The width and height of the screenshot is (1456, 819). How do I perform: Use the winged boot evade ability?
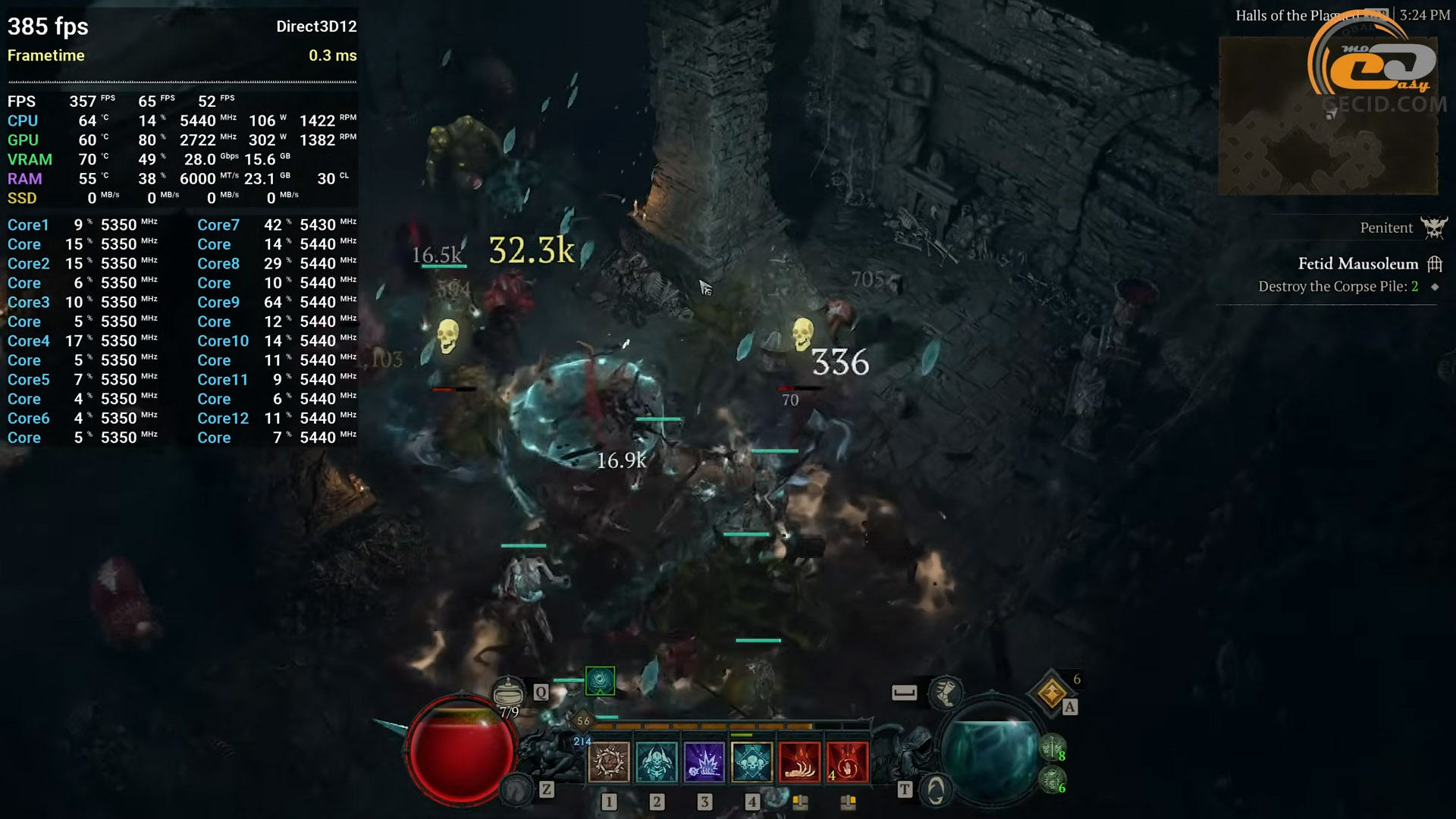(946, 692)
